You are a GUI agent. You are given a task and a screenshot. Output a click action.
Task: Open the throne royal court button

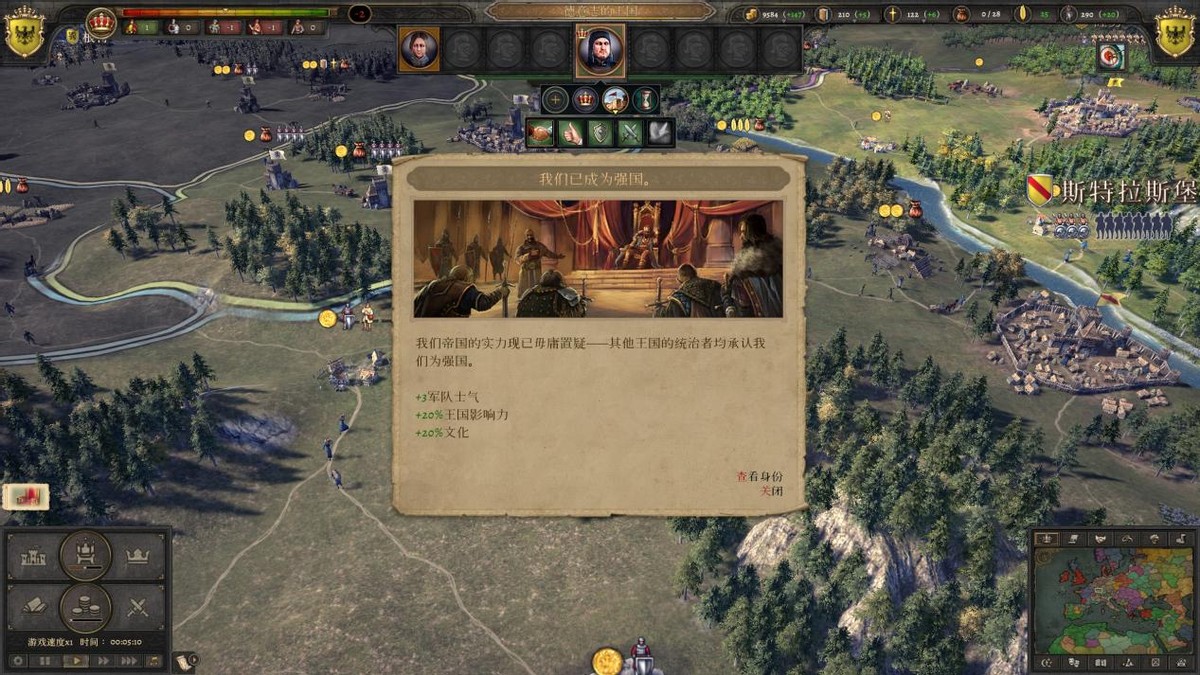[x=85, y=555]
